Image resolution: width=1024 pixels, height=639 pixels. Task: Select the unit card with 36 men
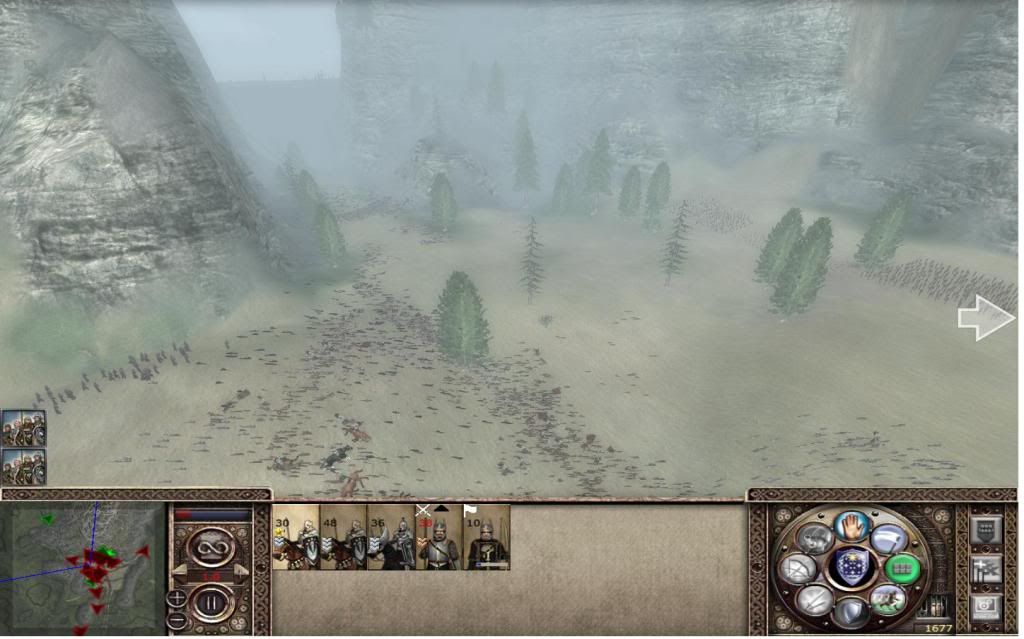point(391,538)
